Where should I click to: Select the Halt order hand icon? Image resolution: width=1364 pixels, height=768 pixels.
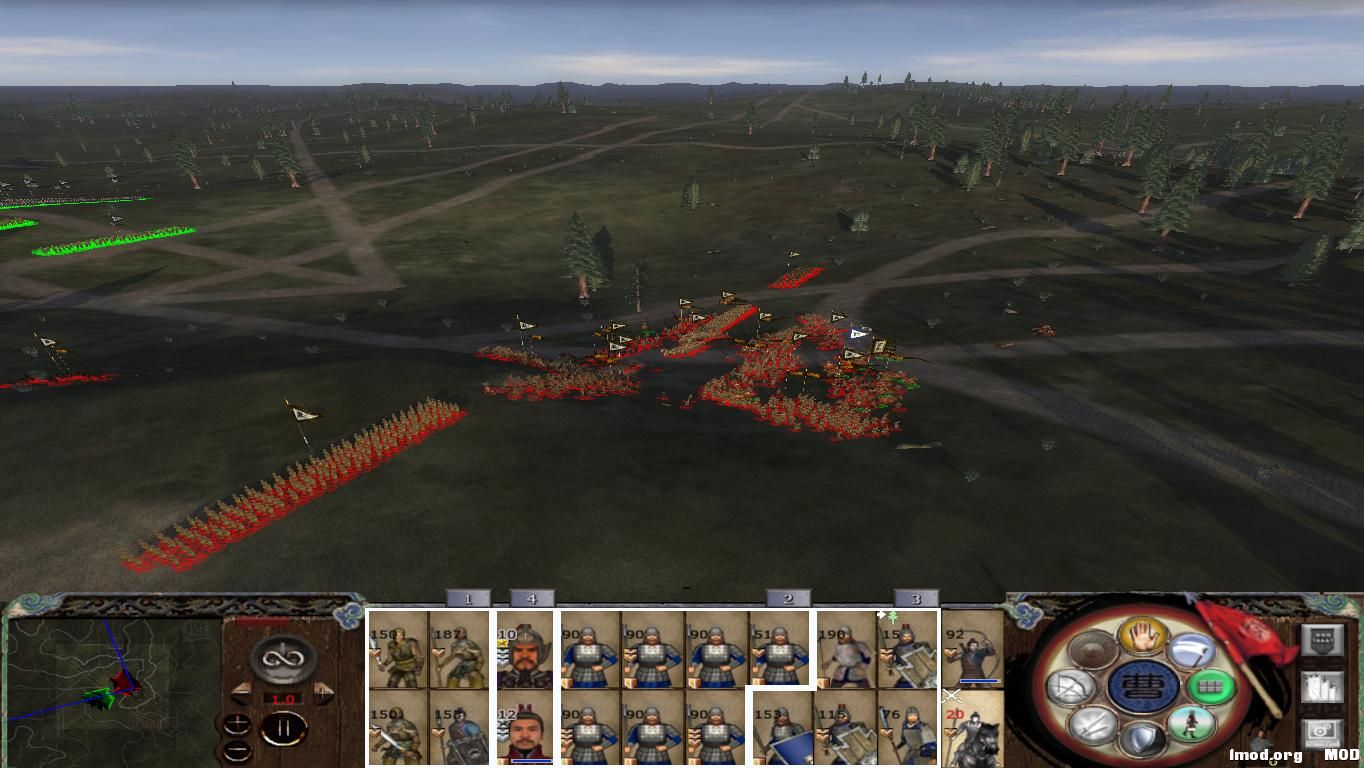[x=1143, y=636]
